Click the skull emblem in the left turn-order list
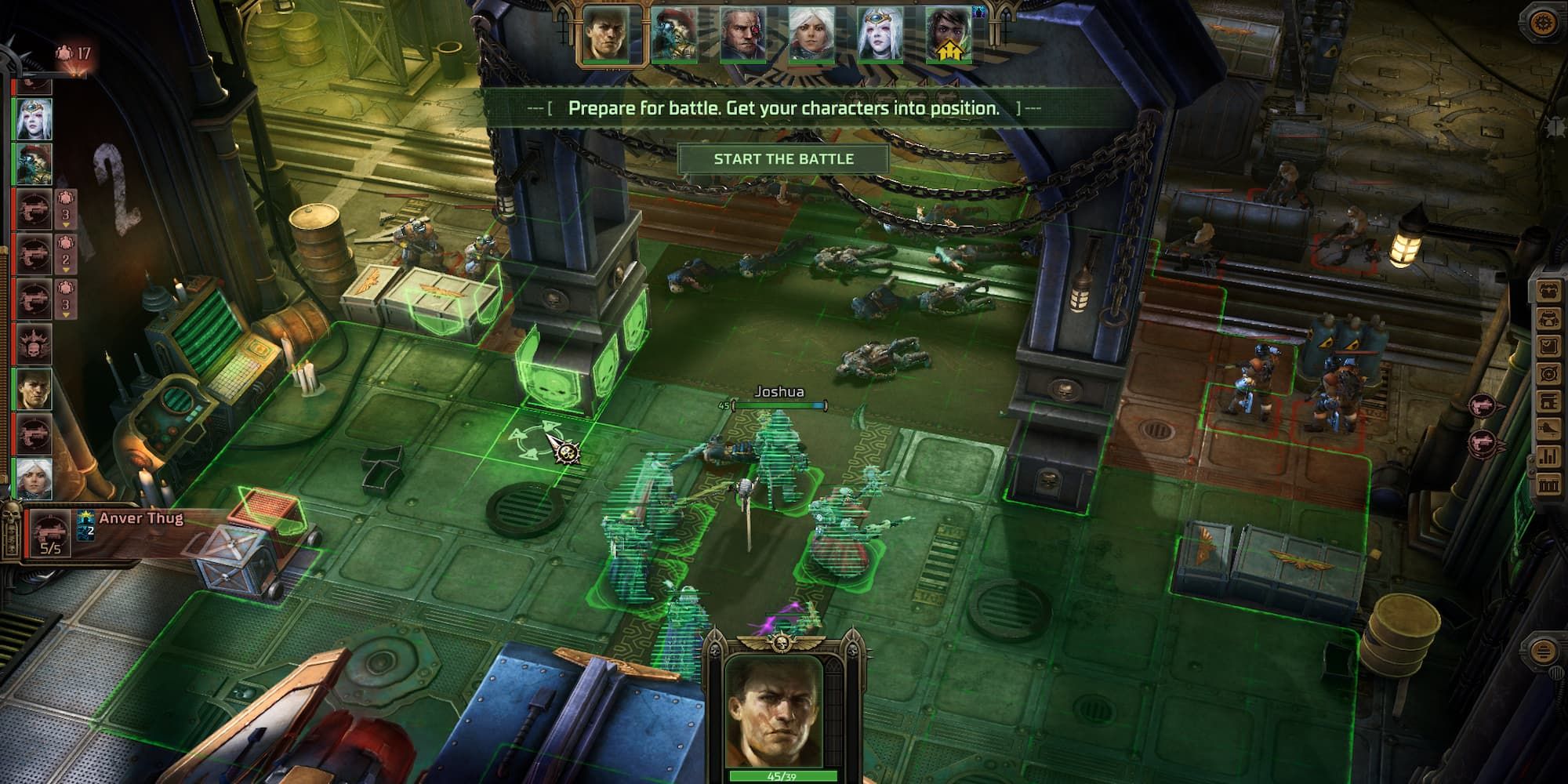The image size is (1568, 784). [x=34, y=343]
